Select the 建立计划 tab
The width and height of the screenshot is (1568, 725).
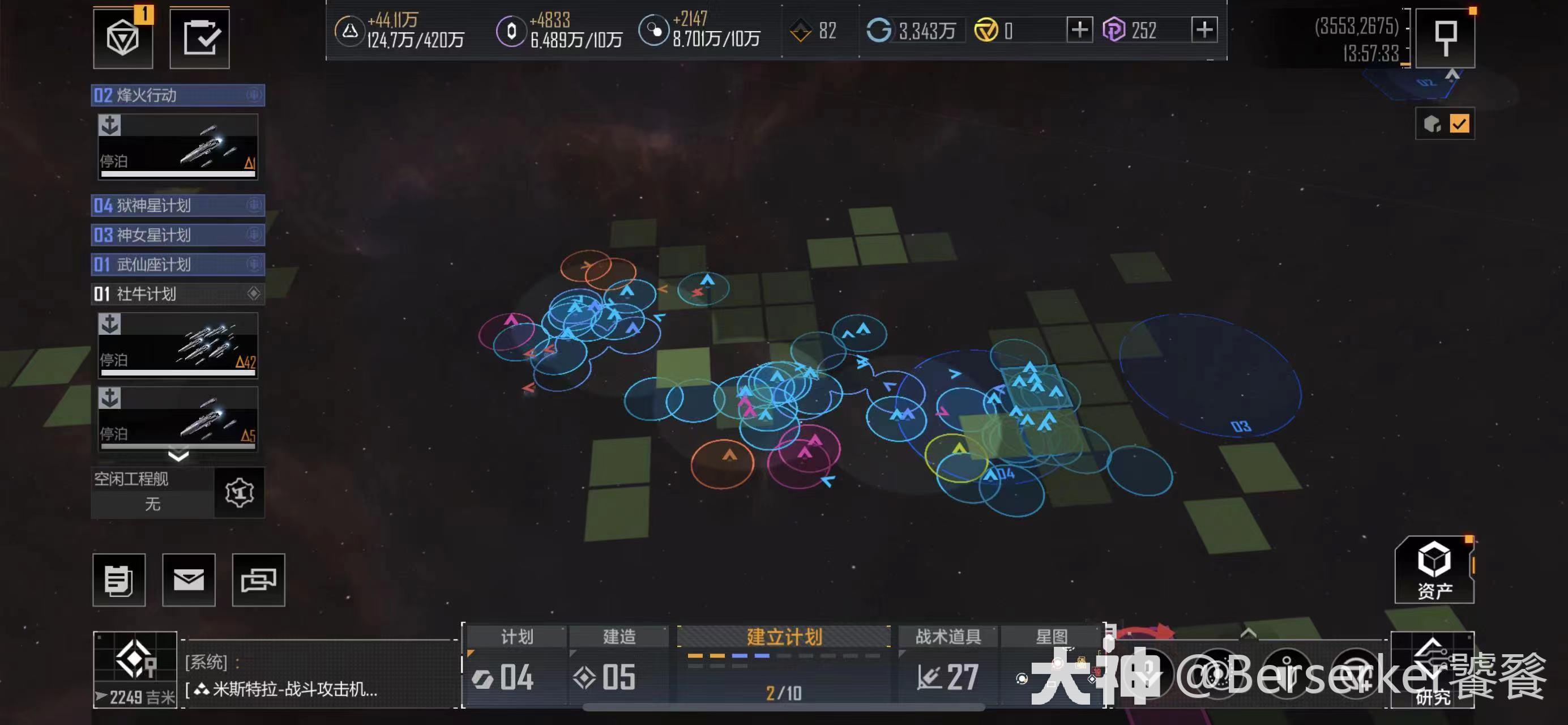[784, 637]
